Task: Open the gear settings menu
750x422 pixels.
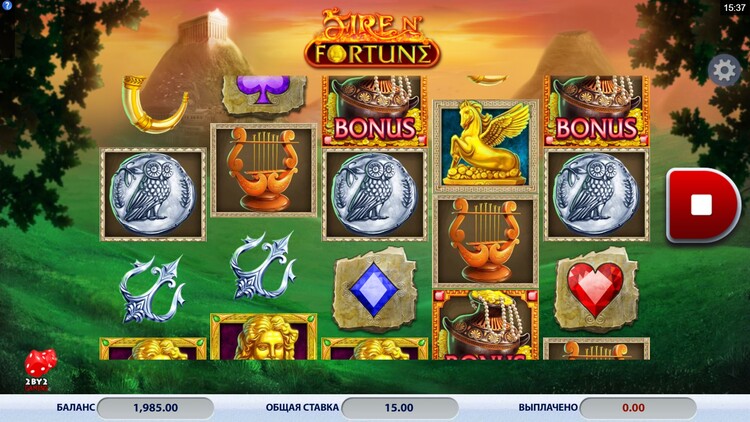Action: point(725,69)
